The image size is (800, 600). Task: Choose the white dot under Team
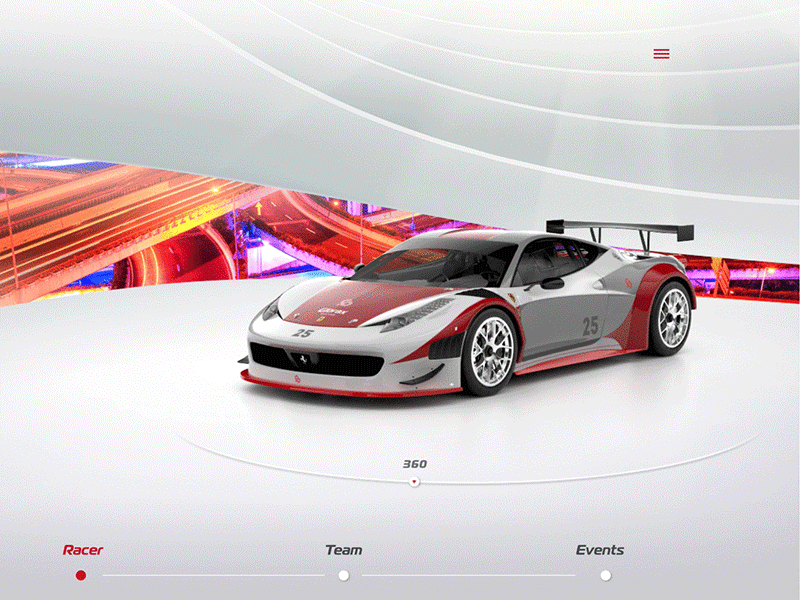[343, 575]
